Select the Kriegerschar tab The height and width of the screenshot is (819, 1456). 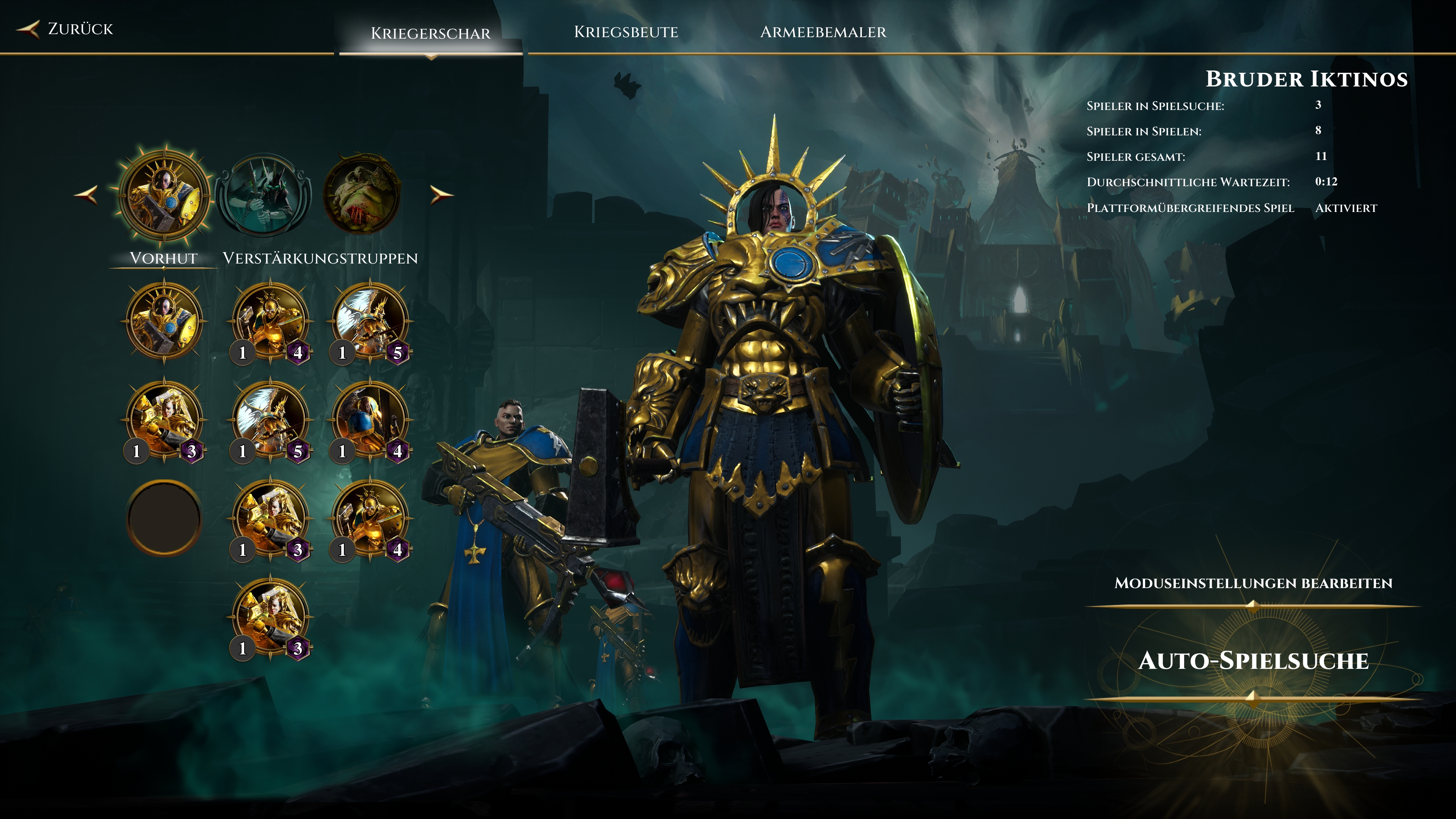click(x=430, y=33)
